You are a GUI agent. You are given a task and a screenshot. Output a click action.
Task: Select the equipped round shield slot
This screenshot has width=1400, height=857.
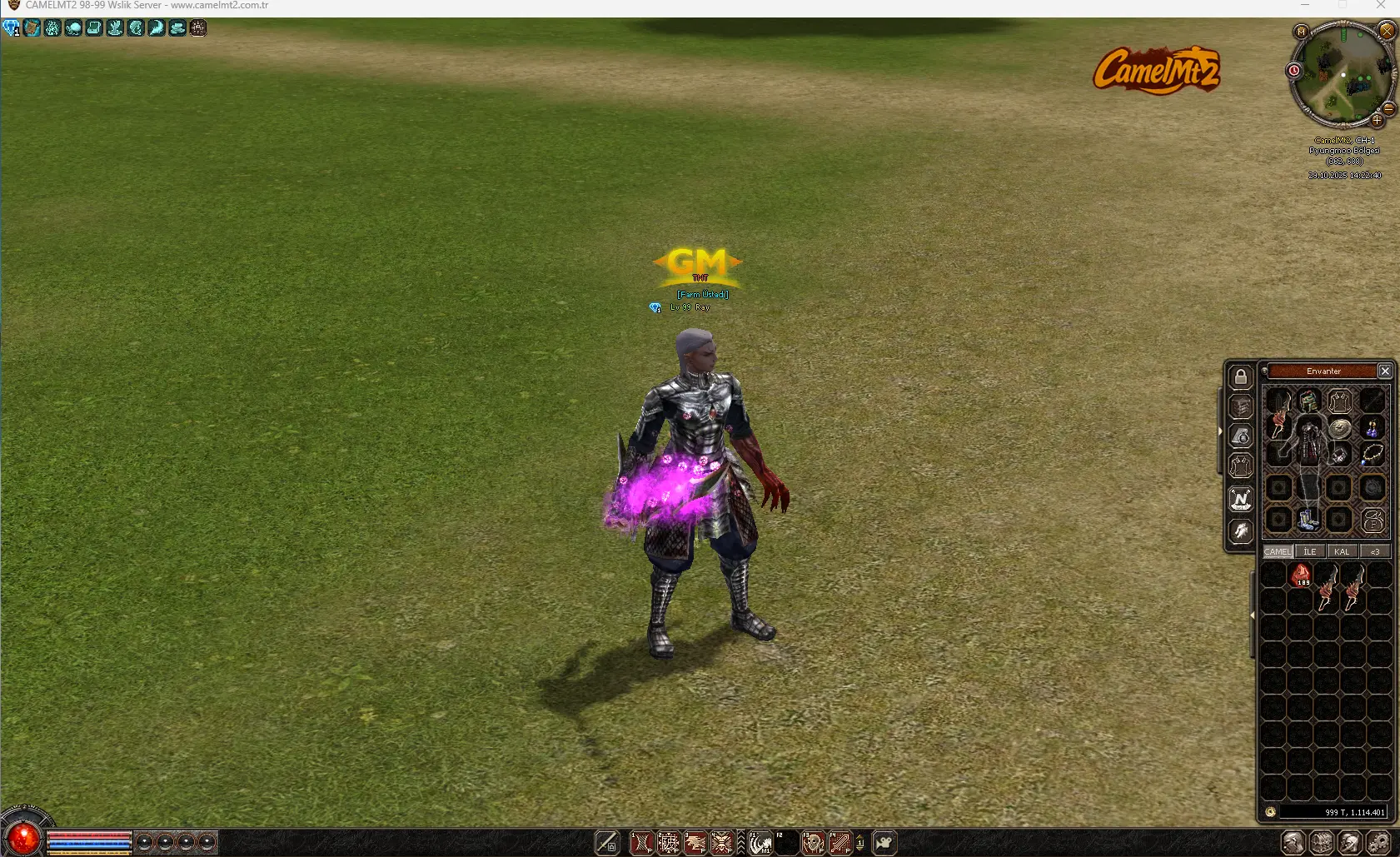point(1339,428)
